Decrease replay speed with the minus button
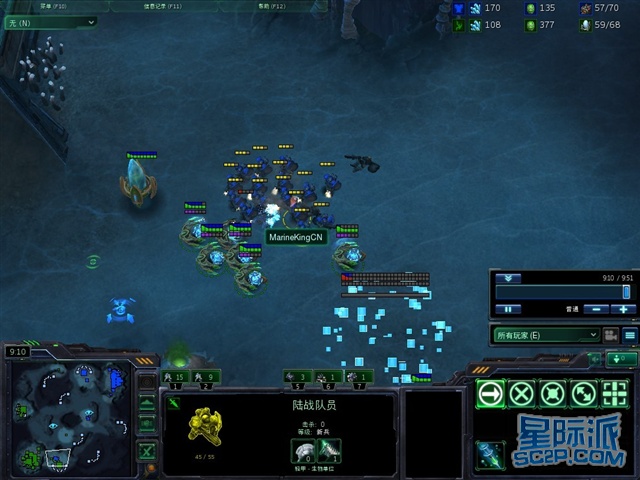Screen dimensions: 640x480 tap(594, 310)
